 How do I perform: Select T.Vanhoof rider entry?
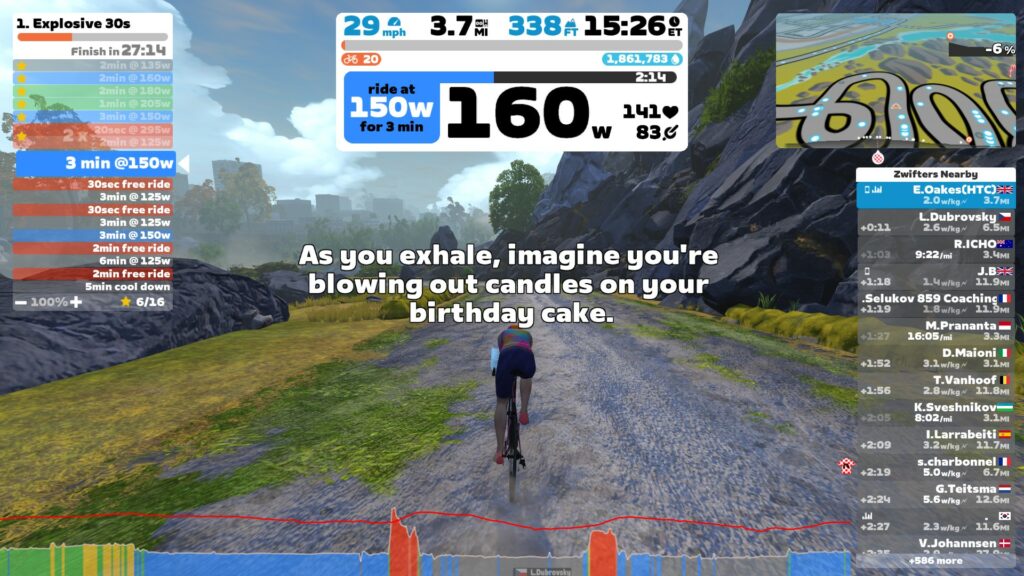[x=935, y=385]
